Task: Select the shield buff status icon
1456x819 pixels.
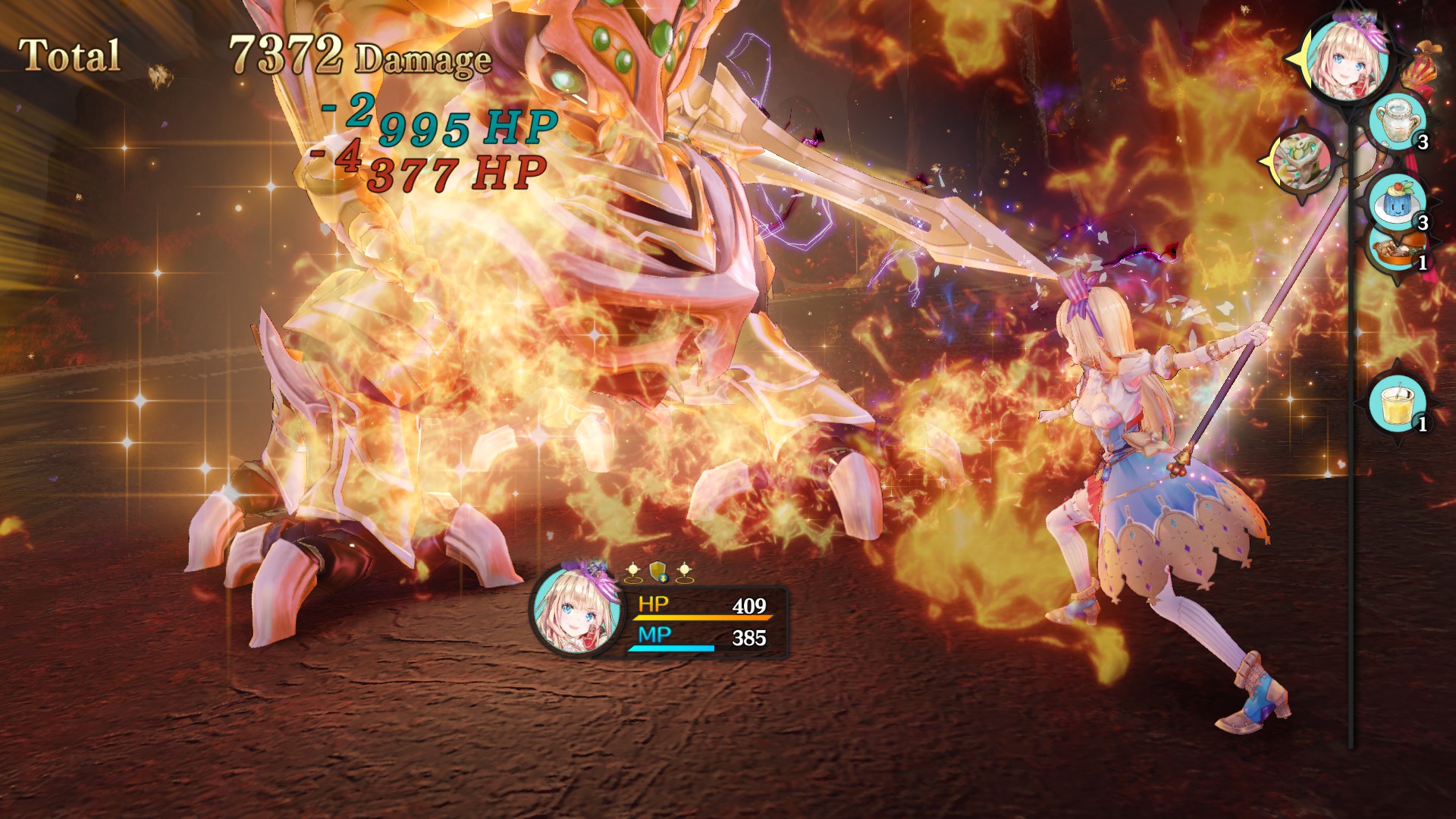Action: (x=658, y=573)
